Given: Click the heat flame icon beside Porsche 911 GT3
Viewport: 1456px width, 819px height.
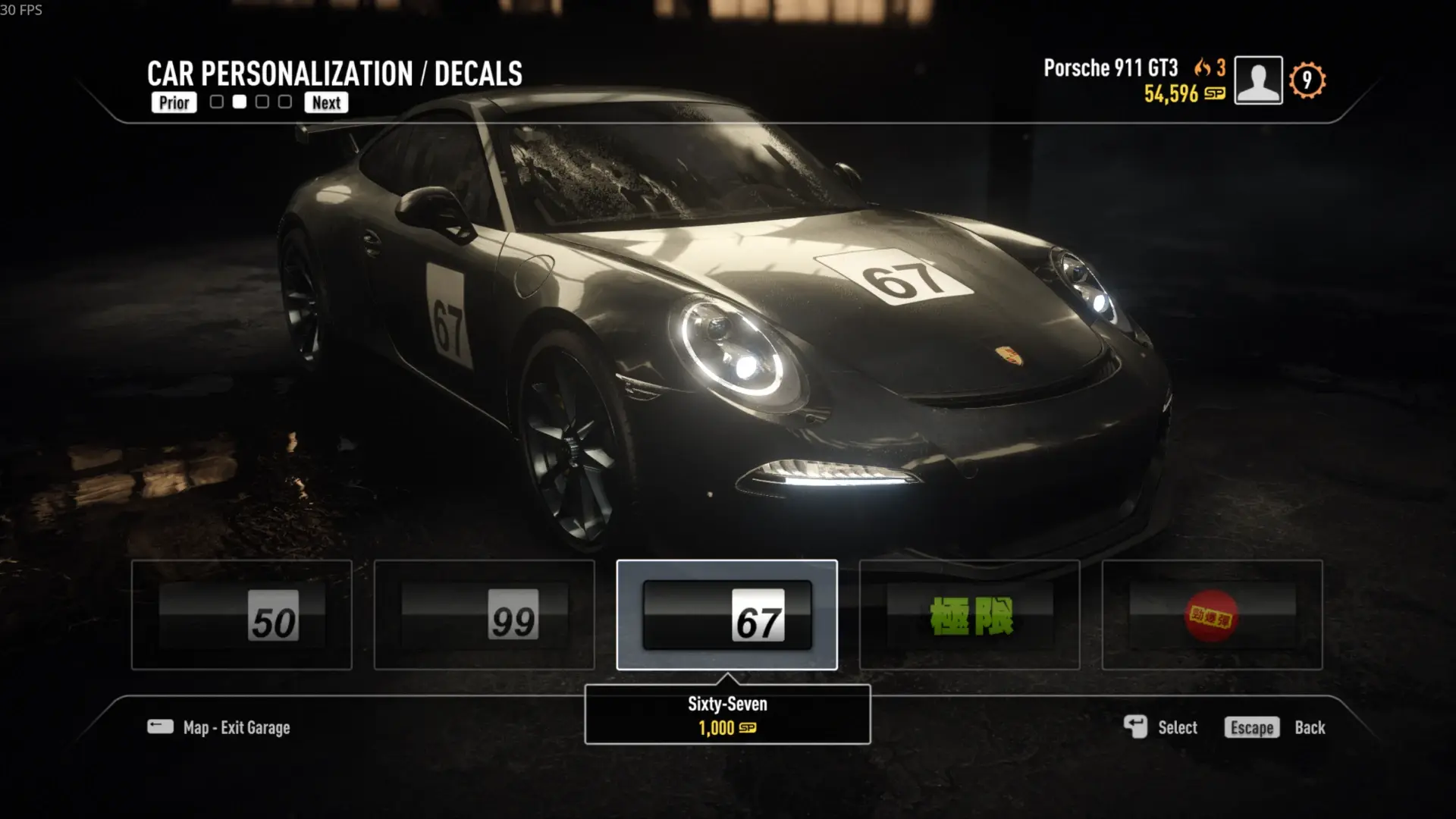Looking at the screenshot, I should click(1201, 67).
